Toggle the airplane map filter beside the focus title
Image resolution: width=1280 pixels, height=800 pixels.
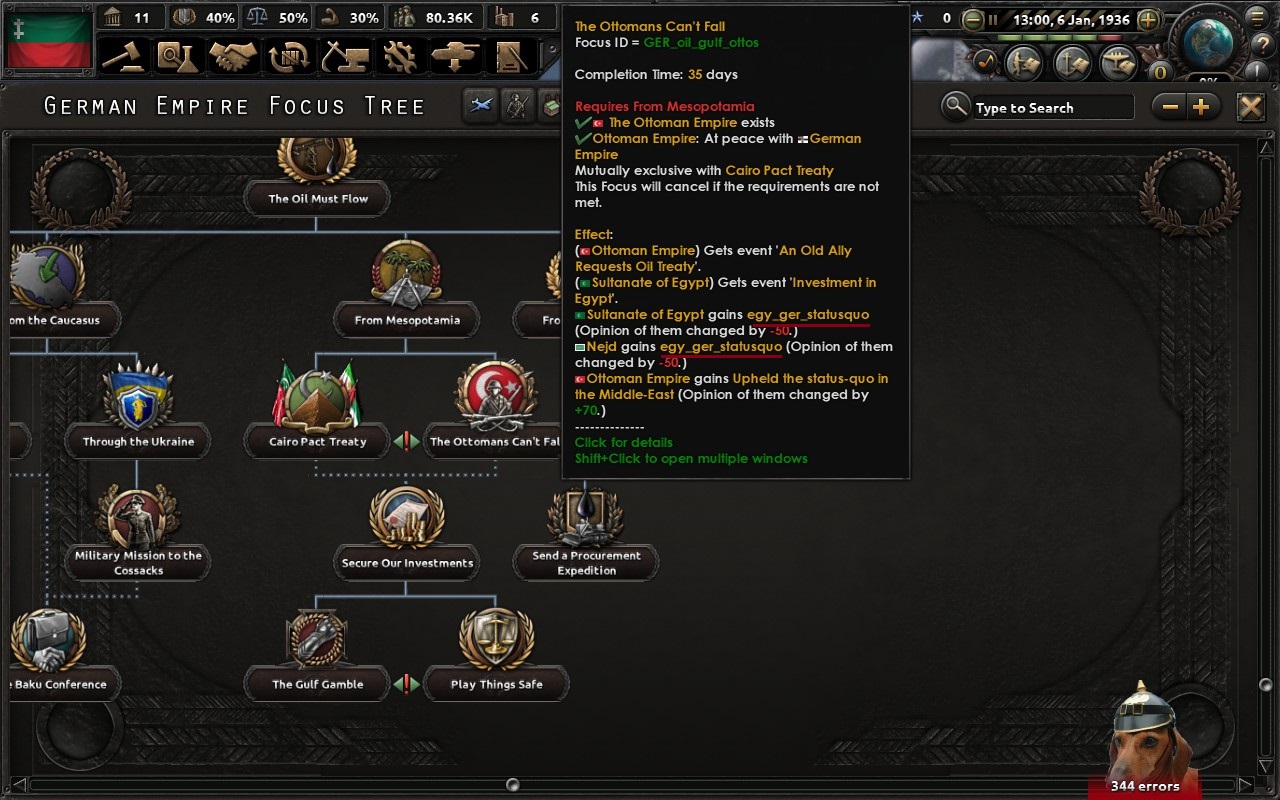coord(479,105)
